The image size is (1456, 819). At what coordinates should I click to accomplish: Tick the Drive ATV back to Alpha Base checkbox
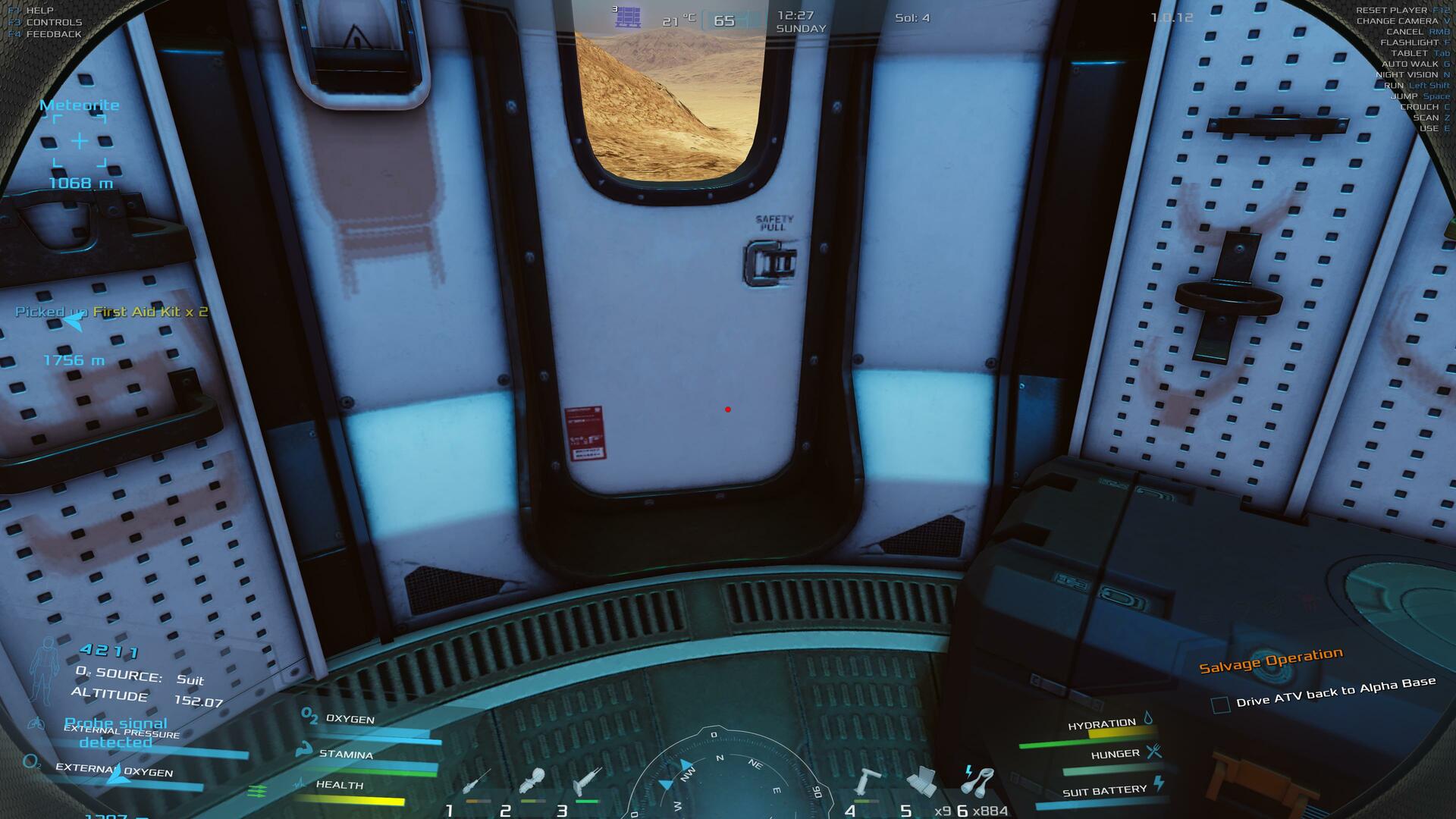click(x=1220, y=704)
